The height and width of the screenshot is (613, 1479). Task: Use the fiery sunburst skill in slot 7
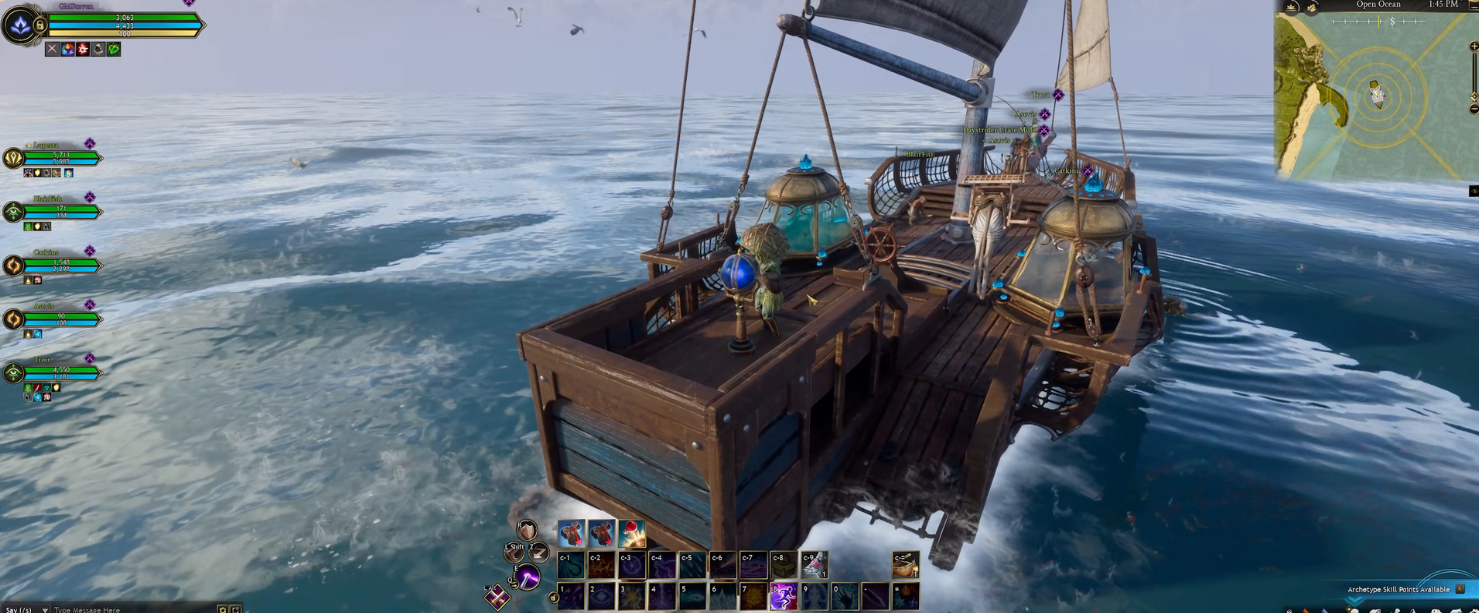pyautogui.click(x=753, y=597)
